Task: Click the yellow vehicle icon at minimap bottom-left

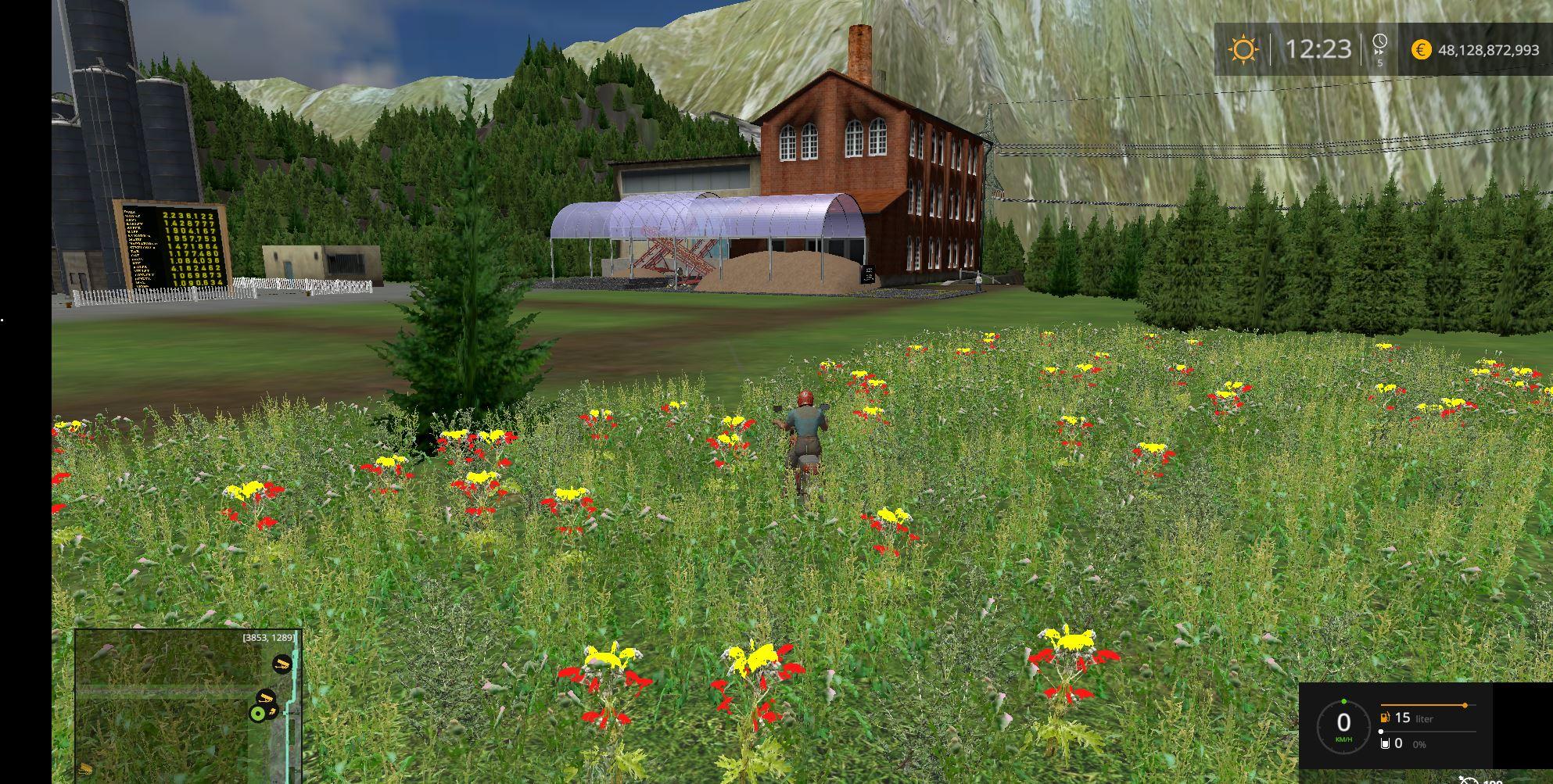Action: coord(86,768)
